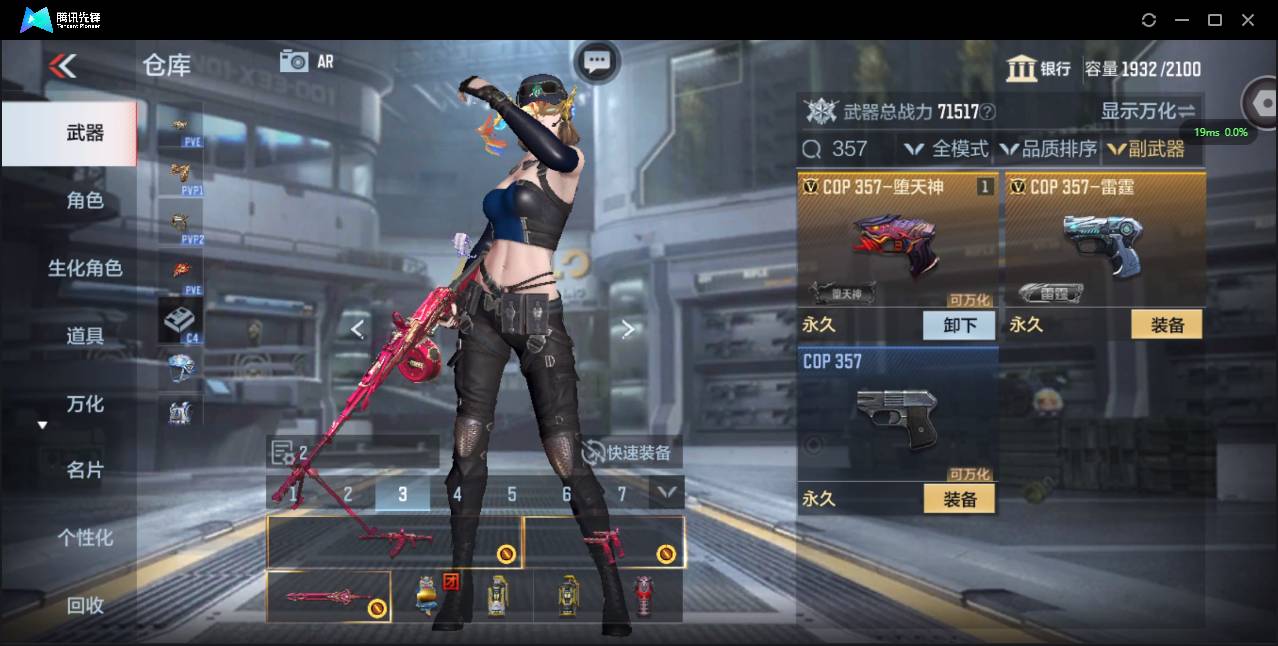Open the 银行 bank
Viewport: 1278px width, 646px height.
(x=1038, y=68)
